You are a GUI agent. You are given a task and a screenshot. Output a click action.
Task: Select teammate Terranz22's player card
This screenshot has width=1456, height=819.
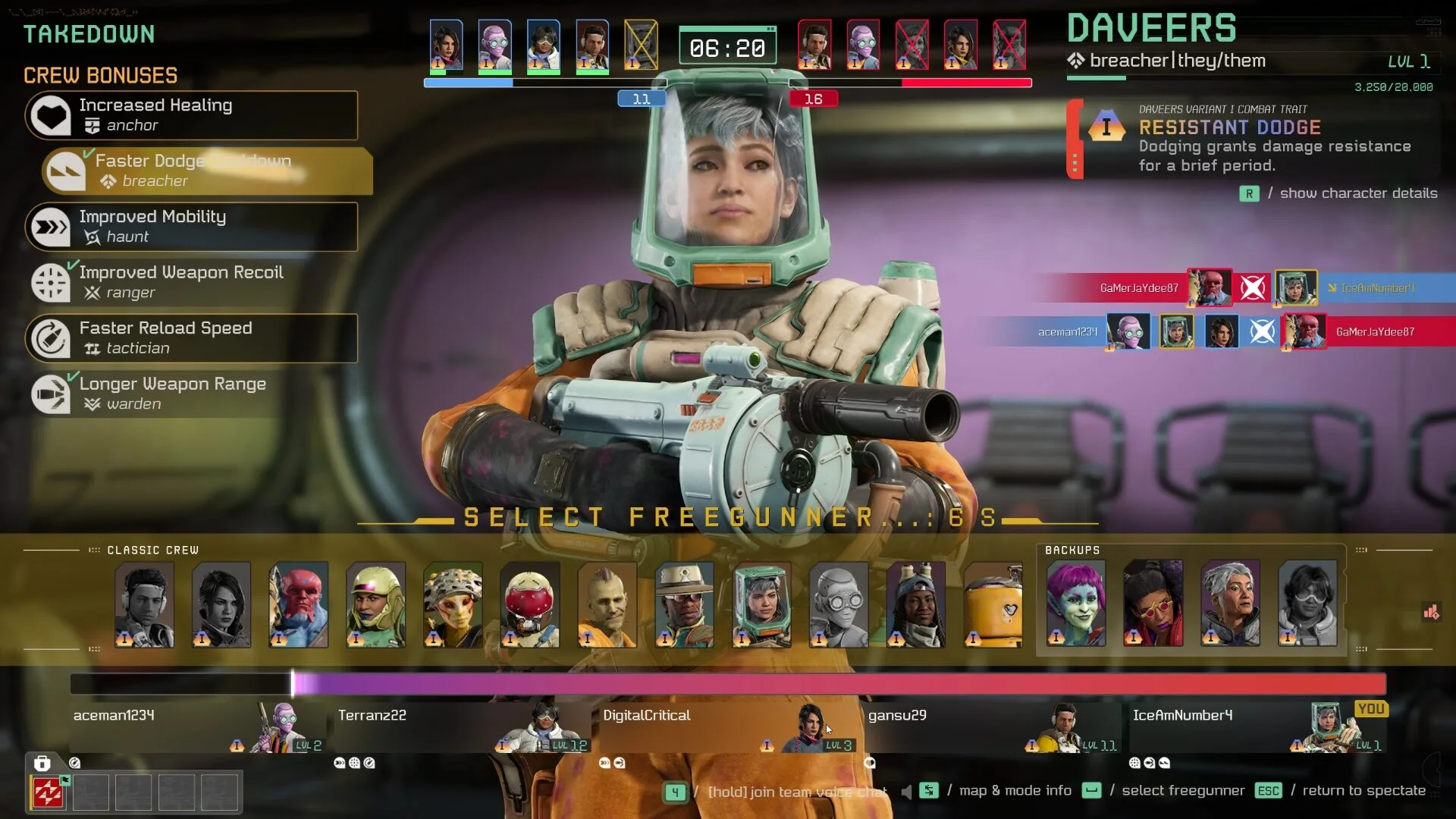460,726
